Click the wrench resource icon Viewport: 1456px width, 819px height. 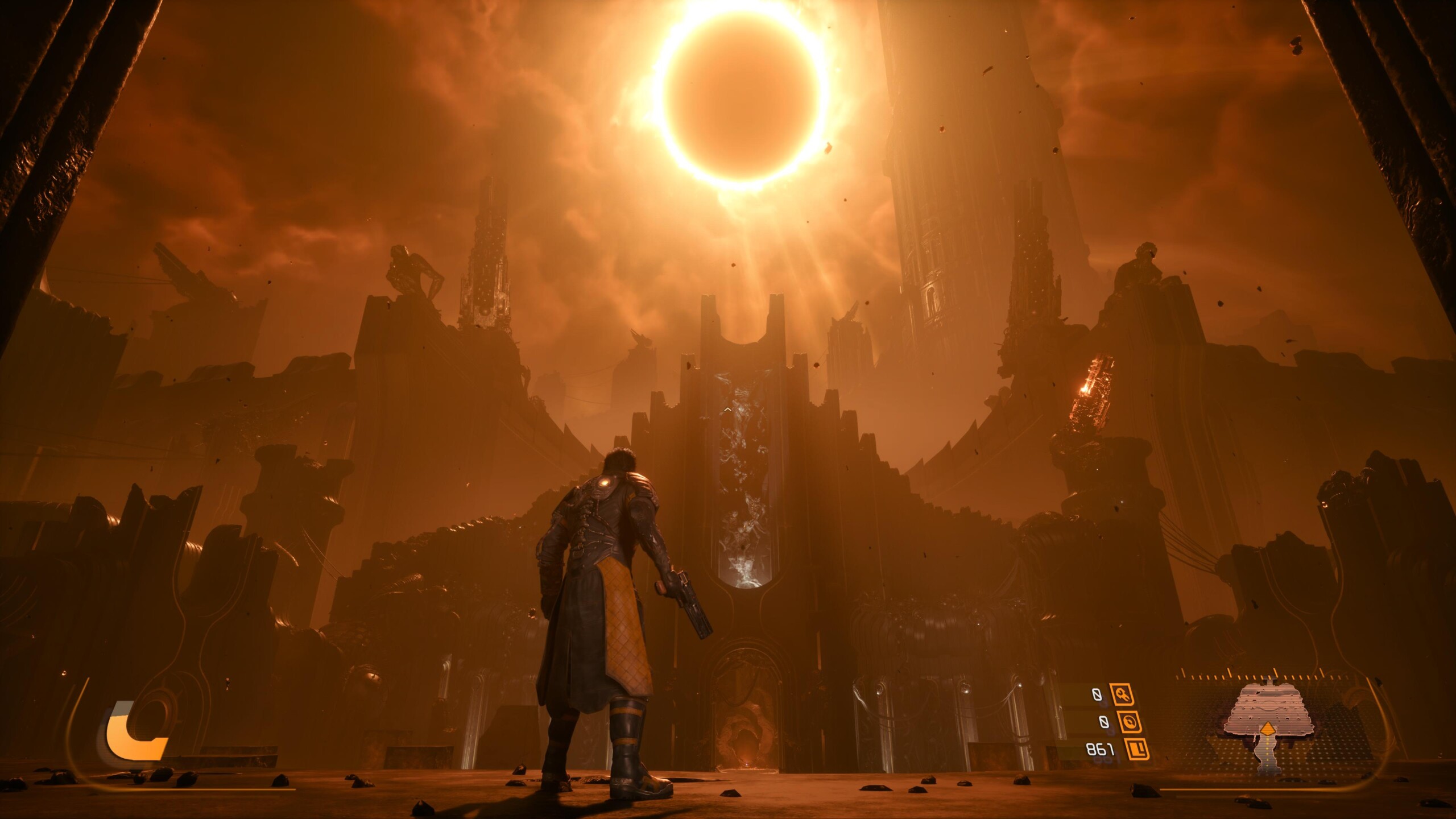pos(1122,694)
